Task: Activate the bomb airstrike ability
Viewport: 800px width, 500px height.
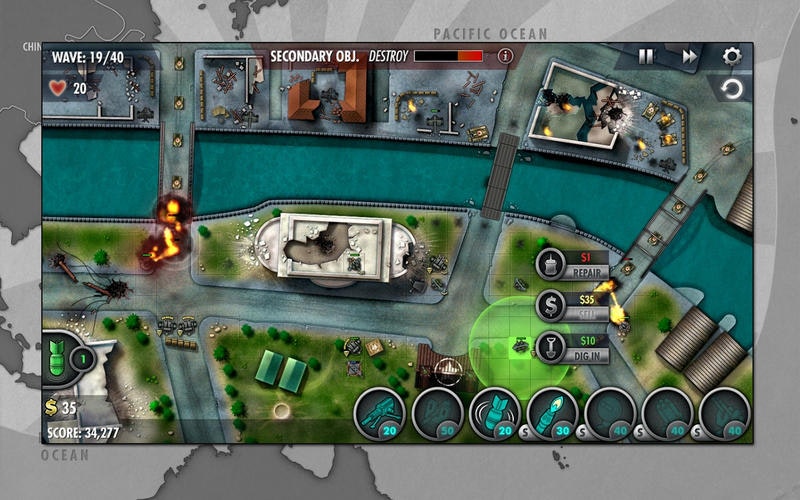Action: (60, 357)
